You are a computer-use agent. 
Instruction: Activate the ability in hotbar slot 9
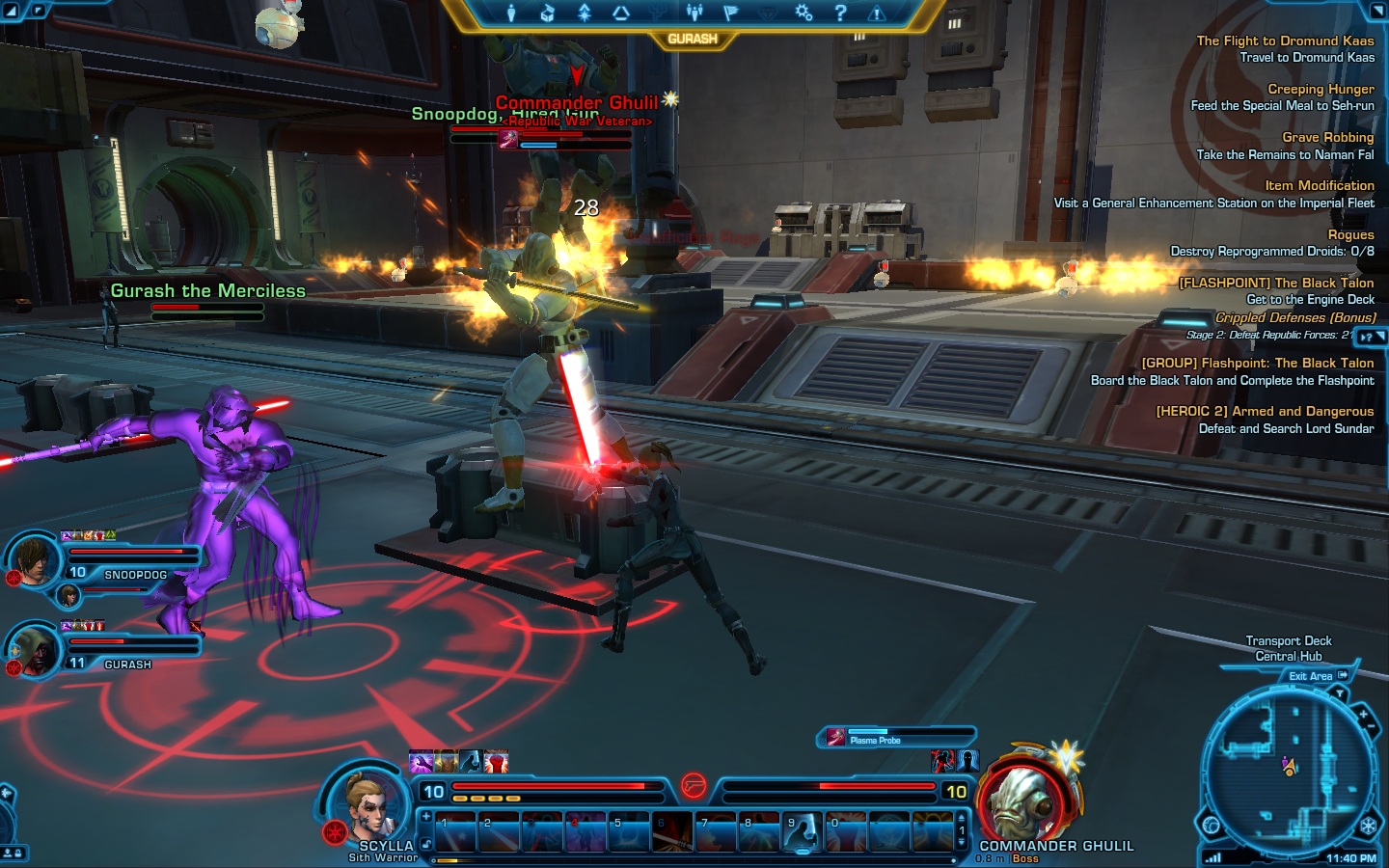pyautogui.click(x=802, y=833)
